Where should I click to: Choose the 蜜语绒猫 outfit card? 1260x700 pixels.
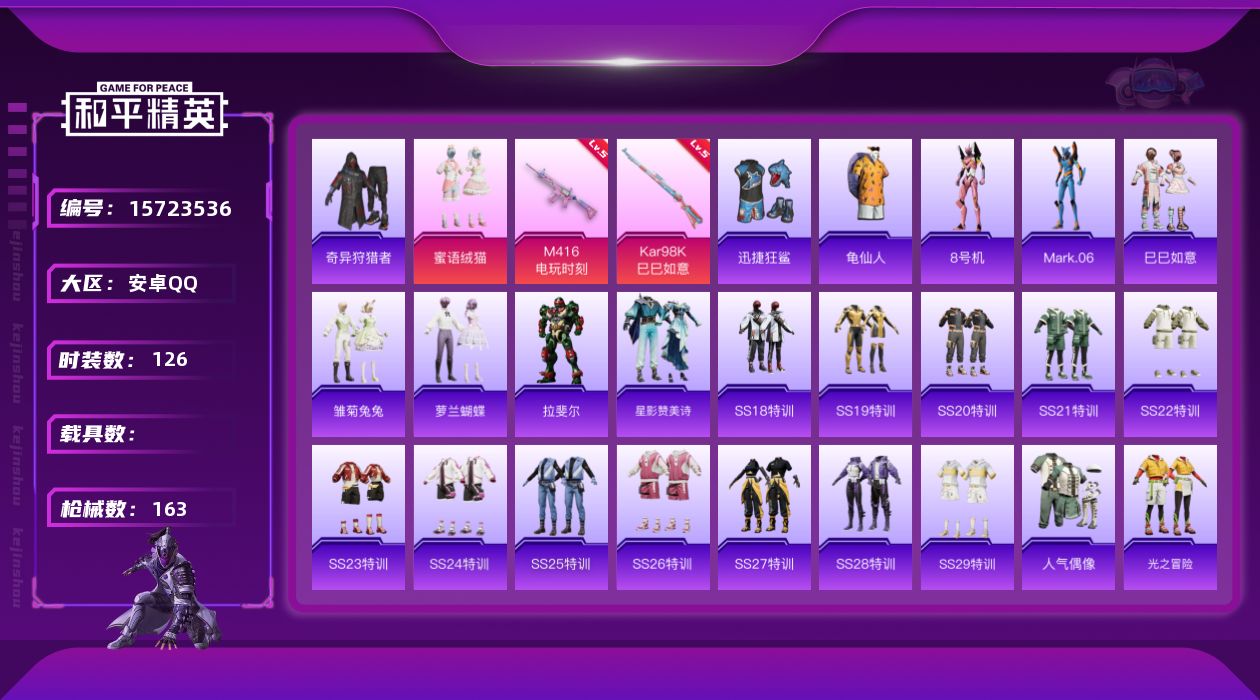tap(460, 211)
